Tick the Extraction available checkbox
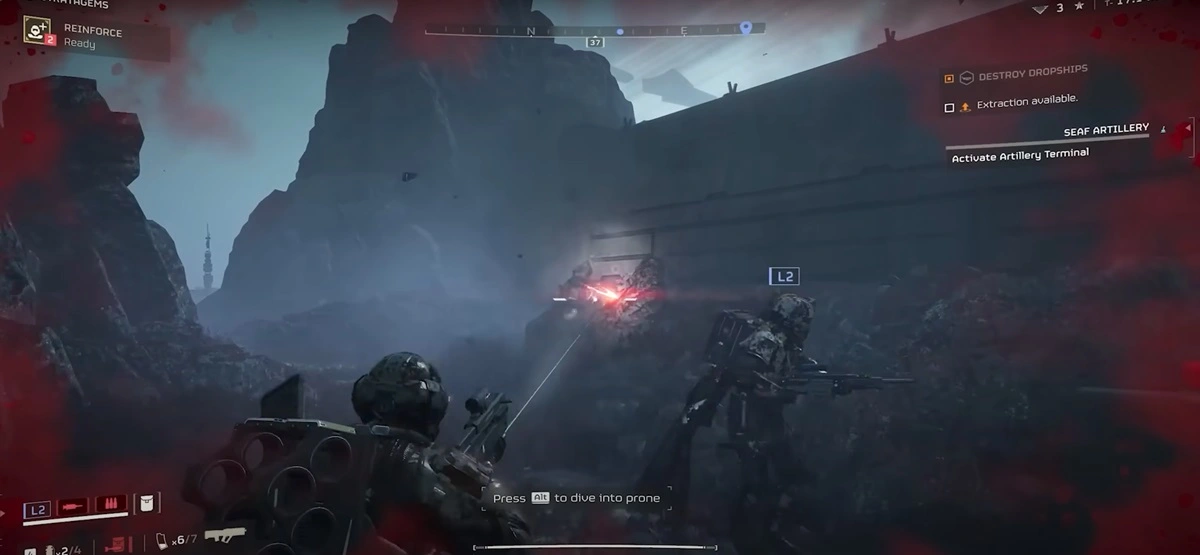The width and height of the screenshot is (1200, 555). pos(949,107)
